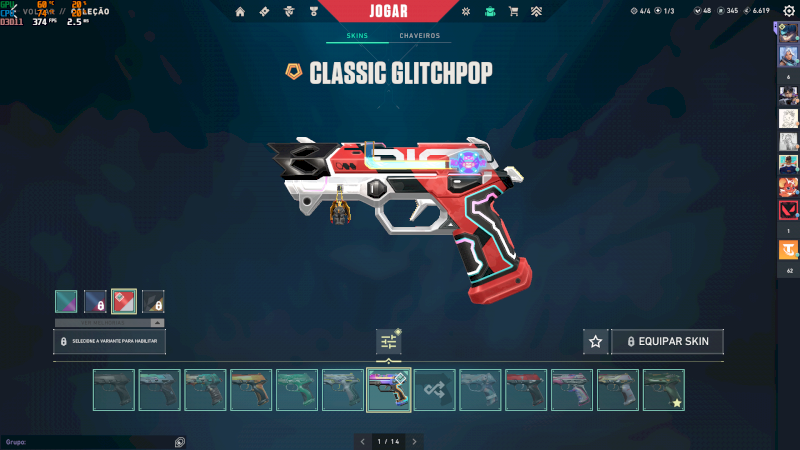Choose the locked blue variant swatch
The image size is (800, 450).
(95, 301)
